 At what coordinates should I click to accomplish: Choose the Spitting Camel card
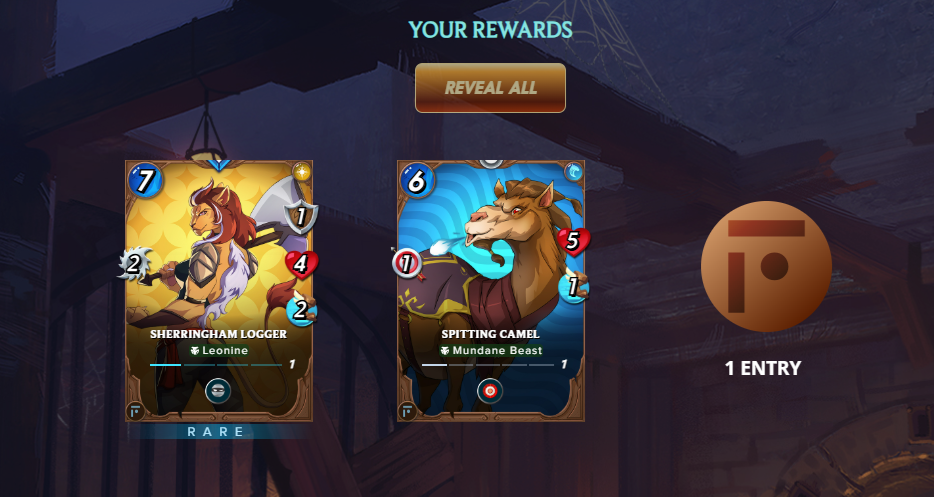[x=490, y=260]
